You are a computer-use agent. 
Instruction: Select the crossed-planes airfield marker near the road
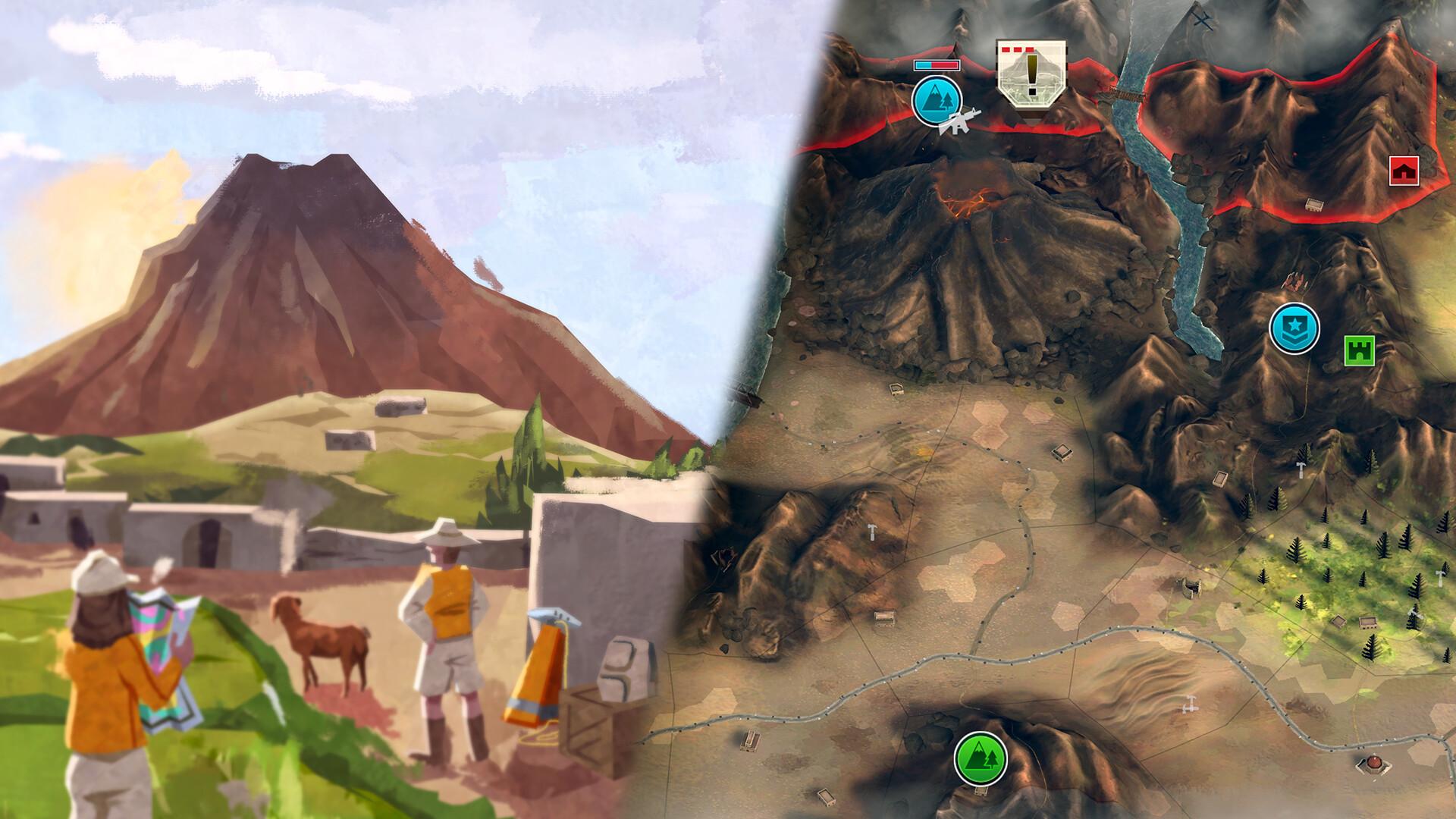point(1189,705)
